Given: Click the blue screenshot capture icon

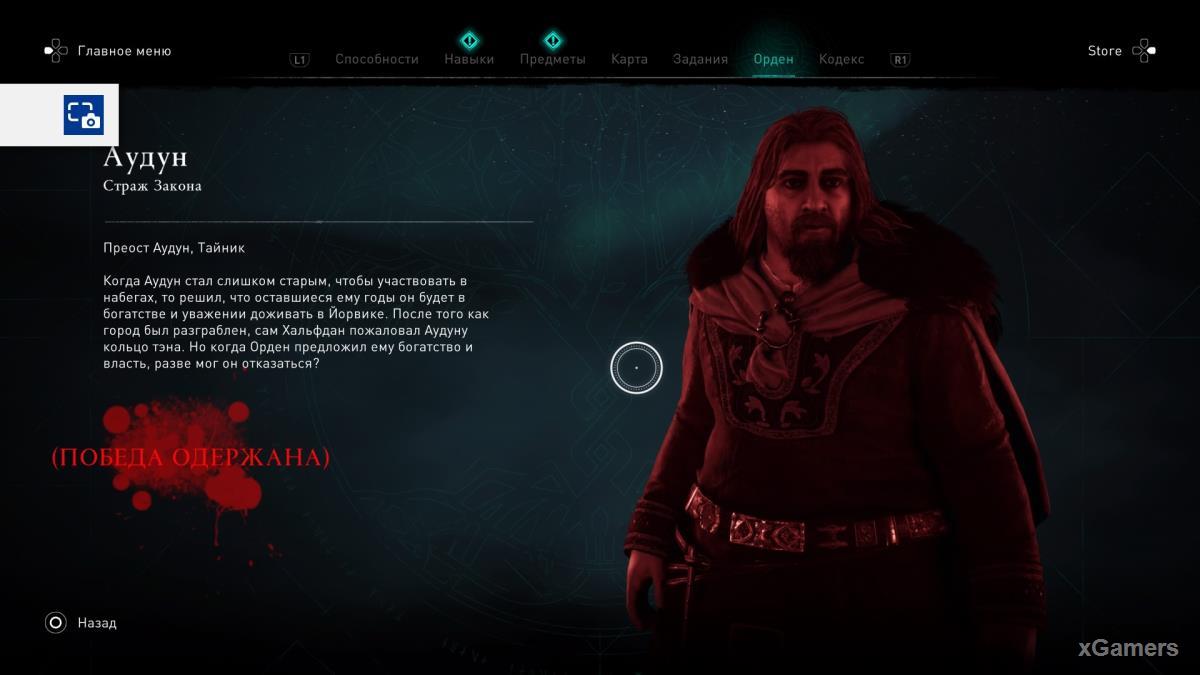Looking at the screenshot, I should tap(84, 115).
